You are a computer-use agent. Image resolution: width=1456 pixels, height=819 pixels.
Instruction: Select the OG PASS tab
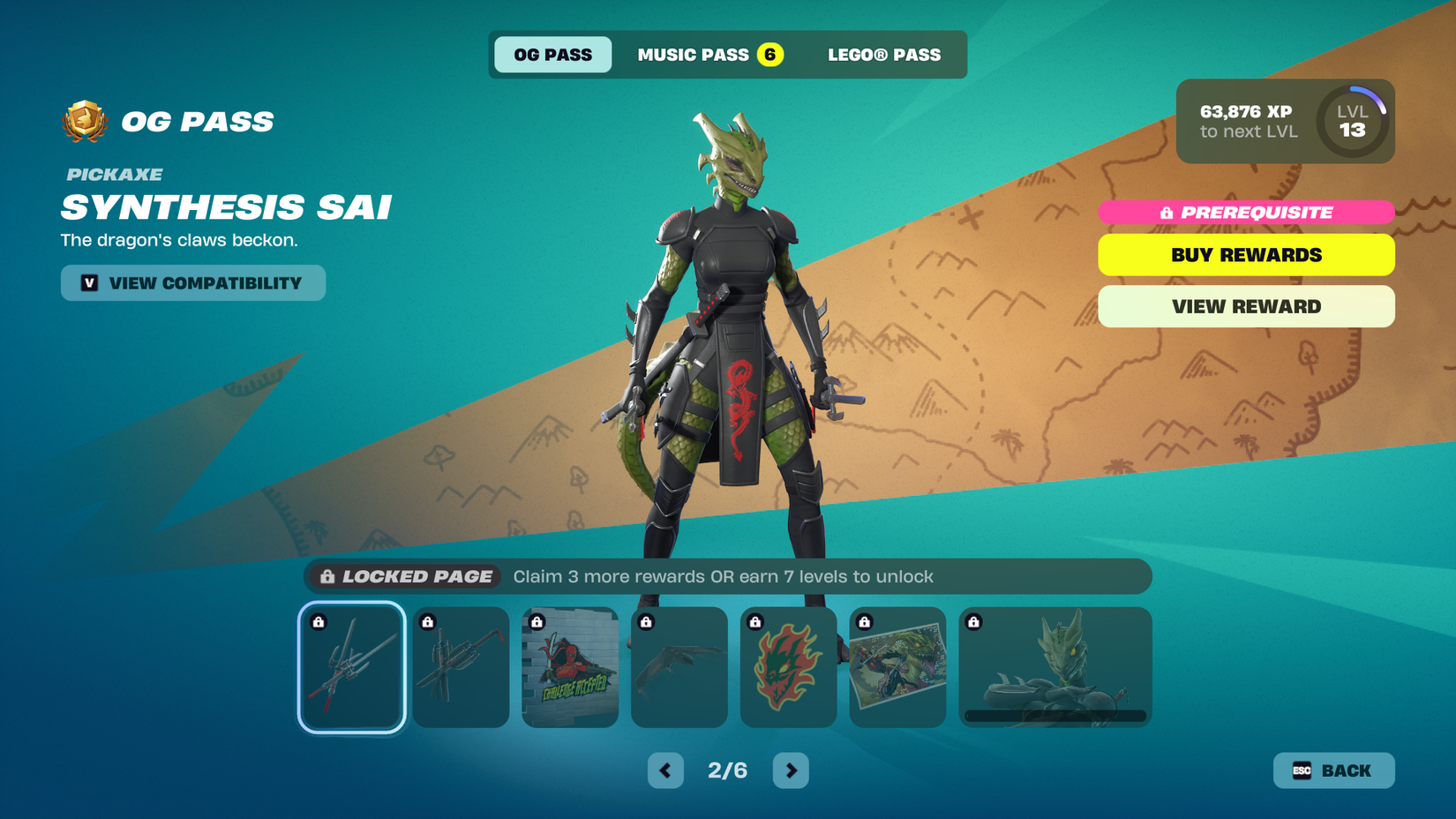coord(552,54)
